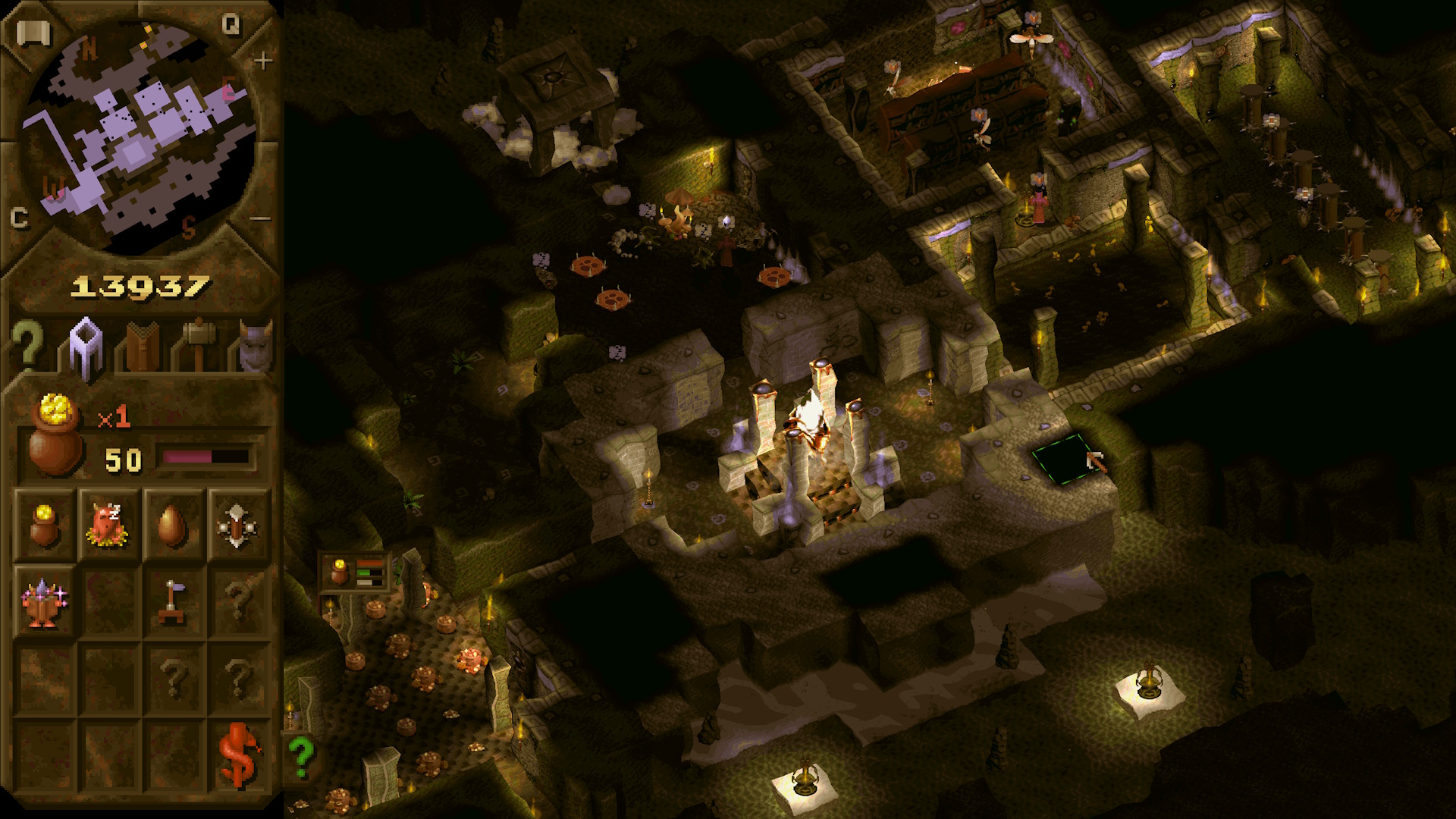1456x819 pixels.
Task: Choose the Hatchery egg room
Action: (x=173, y=525)
